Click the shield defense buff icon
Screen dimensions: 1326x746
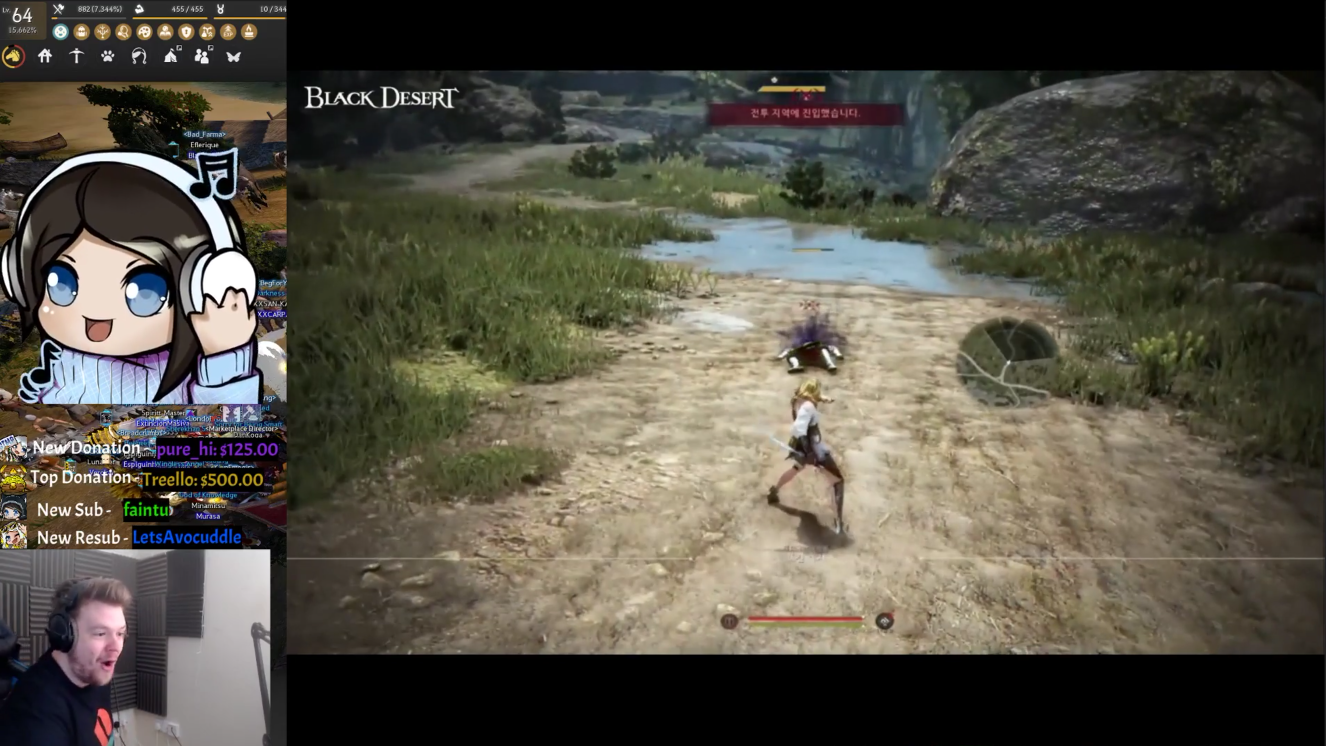pyautogui.click(x=185, y=31)
